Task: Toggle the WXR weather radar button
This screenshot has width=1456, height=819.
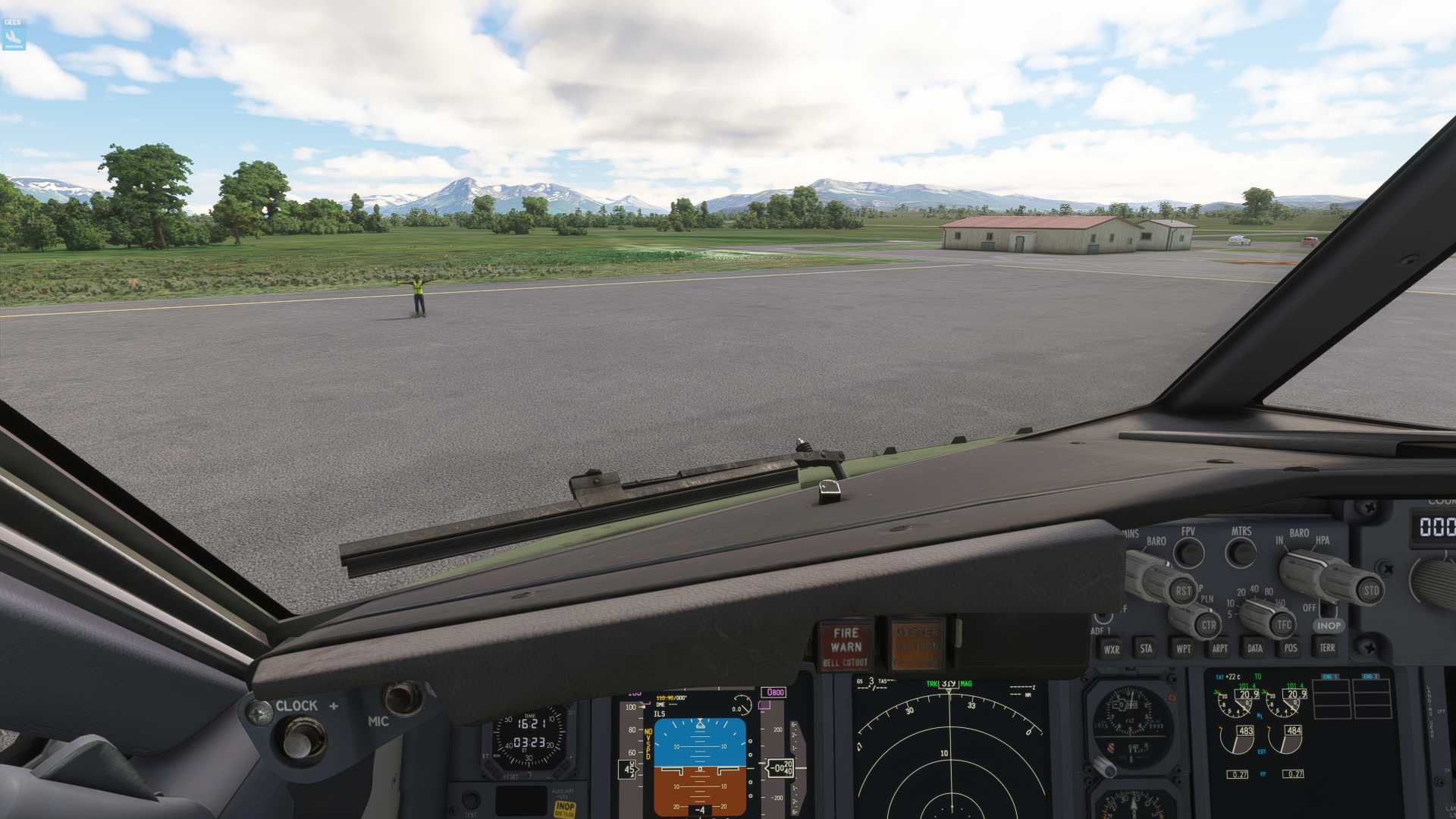Action: (1111, 649)
